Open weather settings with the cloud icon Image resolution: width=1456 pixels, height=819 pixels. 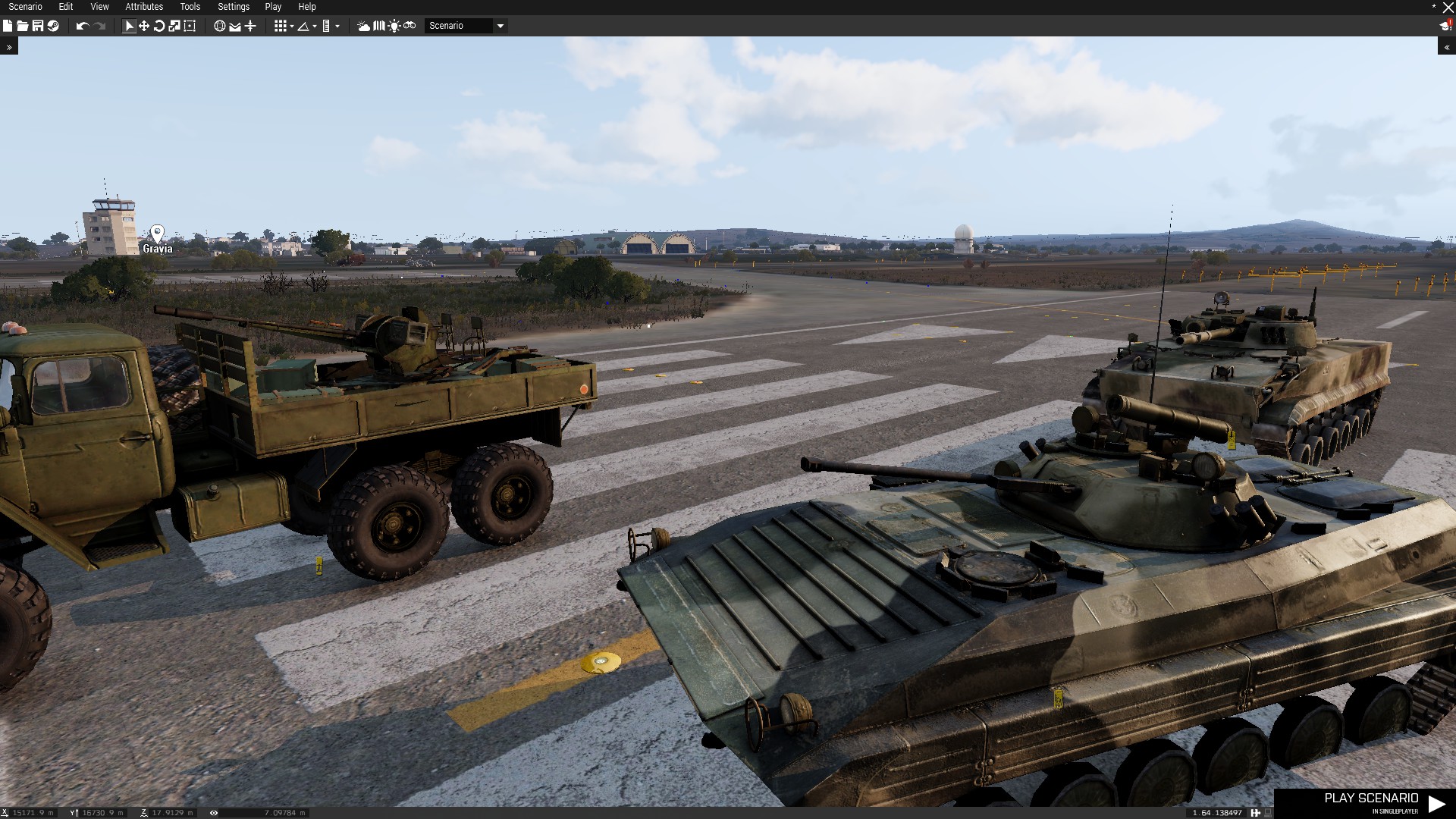pos(364,26)
